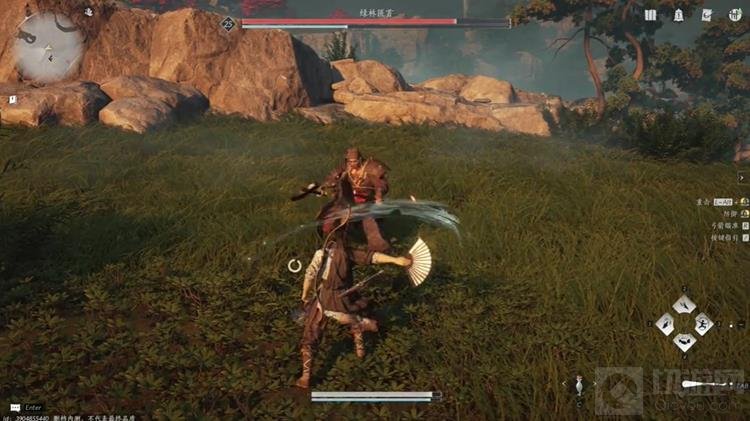Activate the bottom diamond skill icon

coord(684,342)
